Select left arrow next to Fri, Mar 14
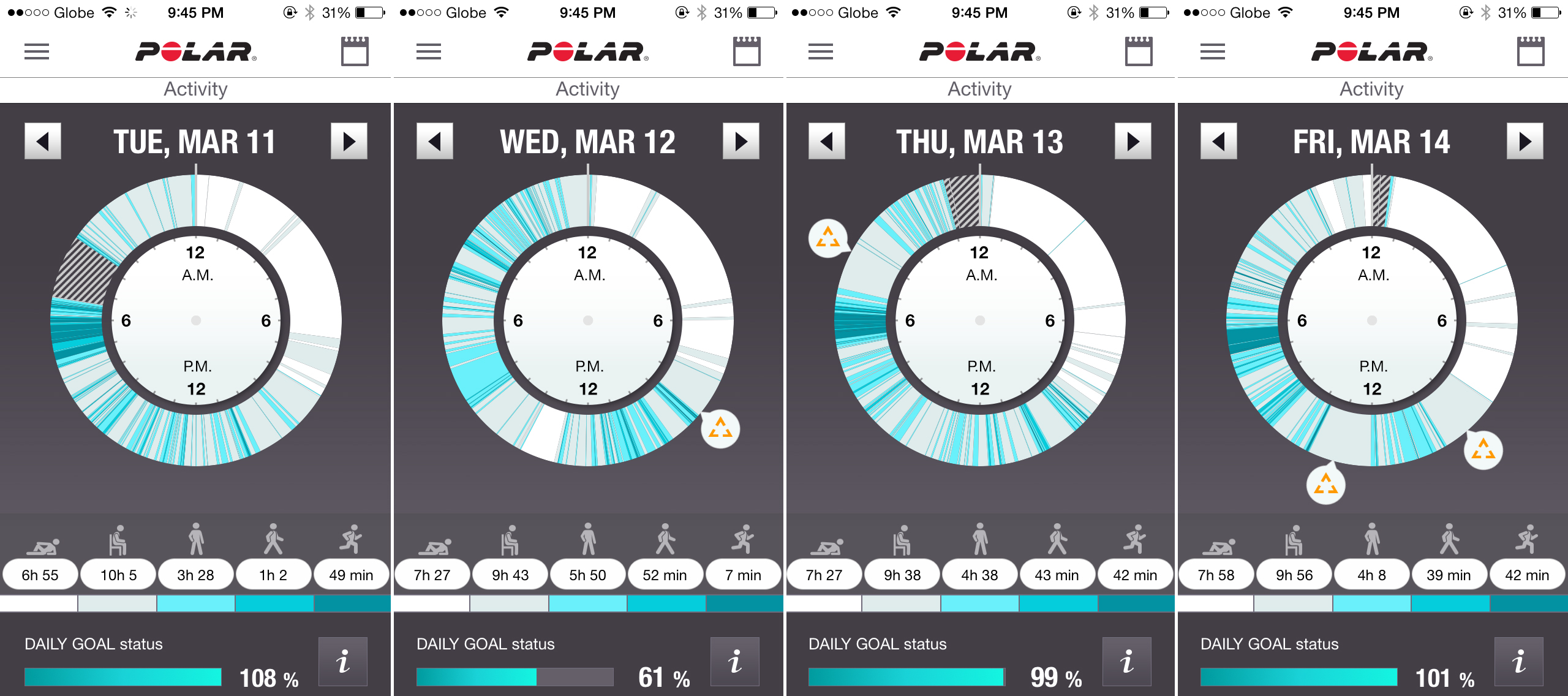 [x=1219, y=142]
